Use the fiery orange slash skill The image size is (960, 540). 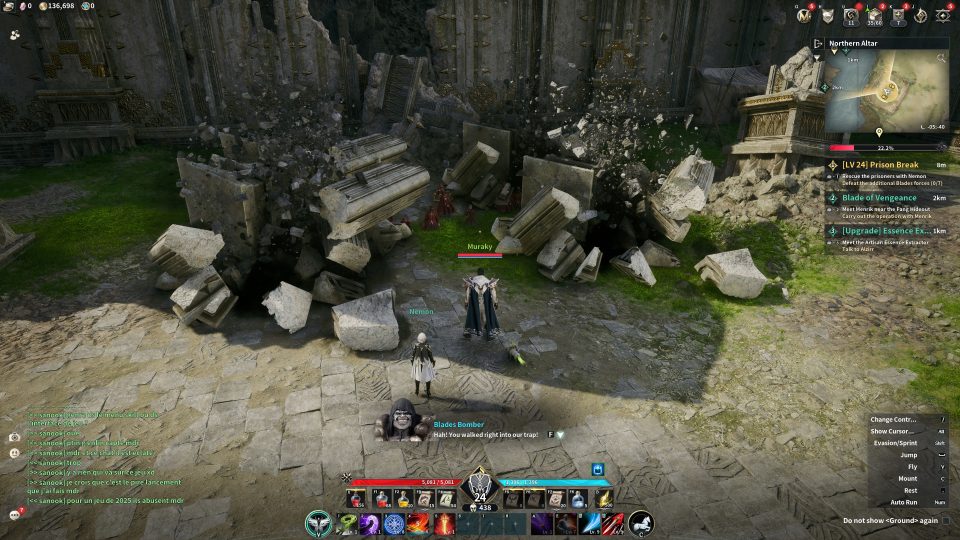(x=419, y=523)
